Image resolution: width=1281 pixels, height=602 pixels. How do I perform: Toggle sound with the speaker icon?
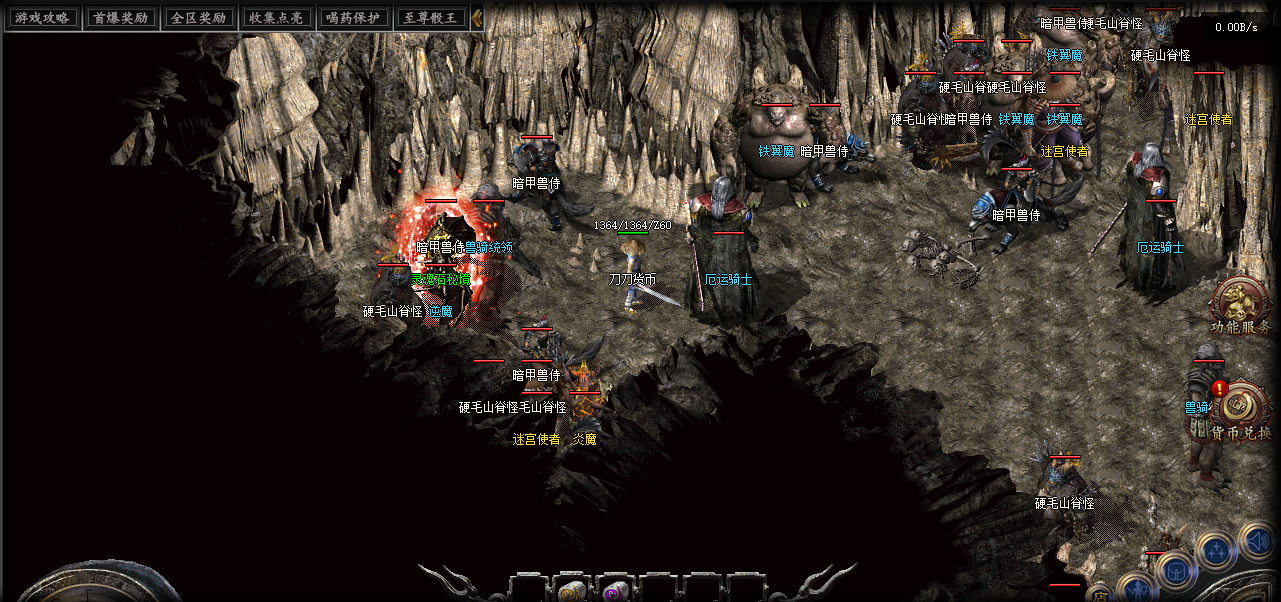point(1257,543)
